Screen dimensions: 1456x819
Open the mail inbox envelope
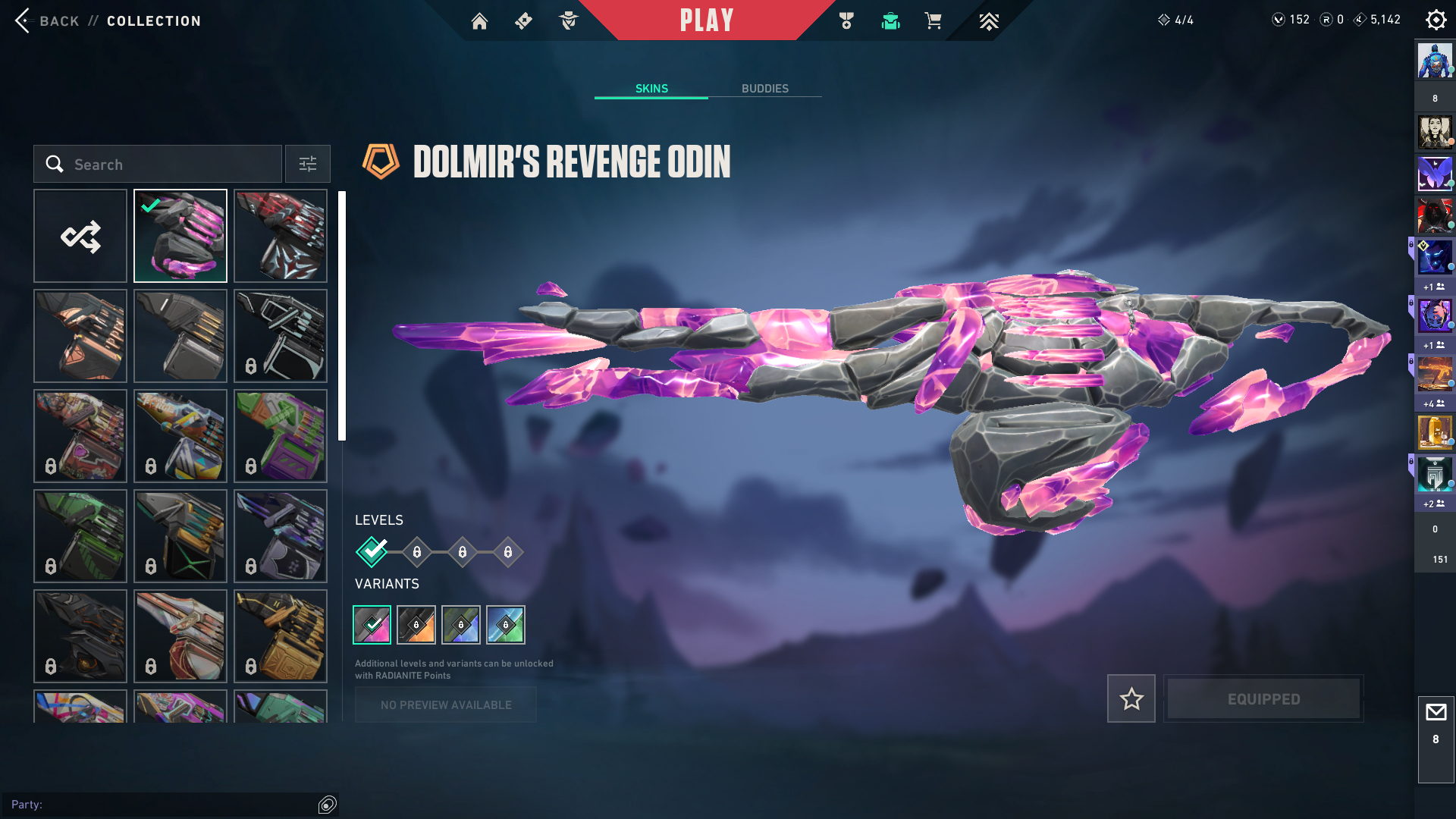coord(1436,713)
